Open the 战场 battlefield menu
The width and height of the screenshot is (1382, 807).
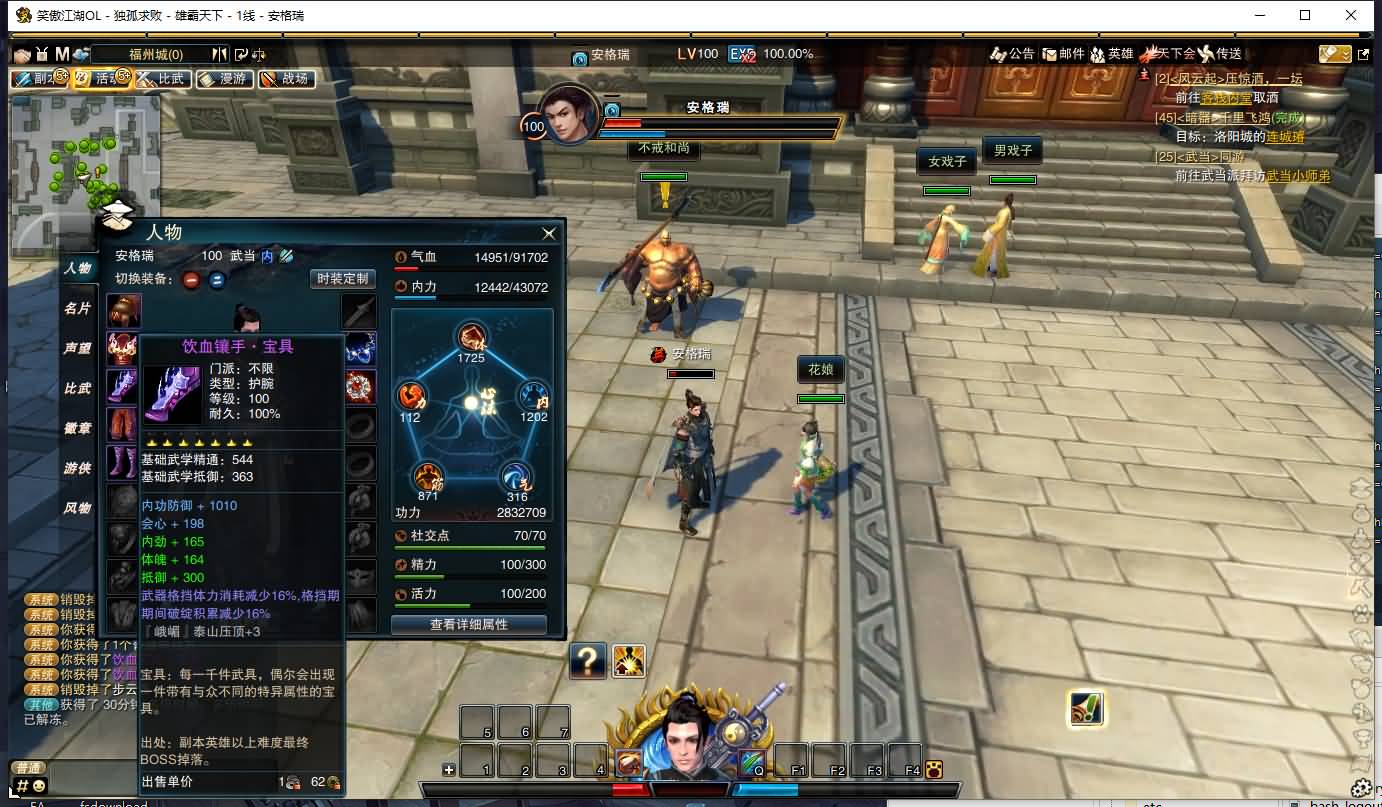pyautogui.click(x=286, y=79)
